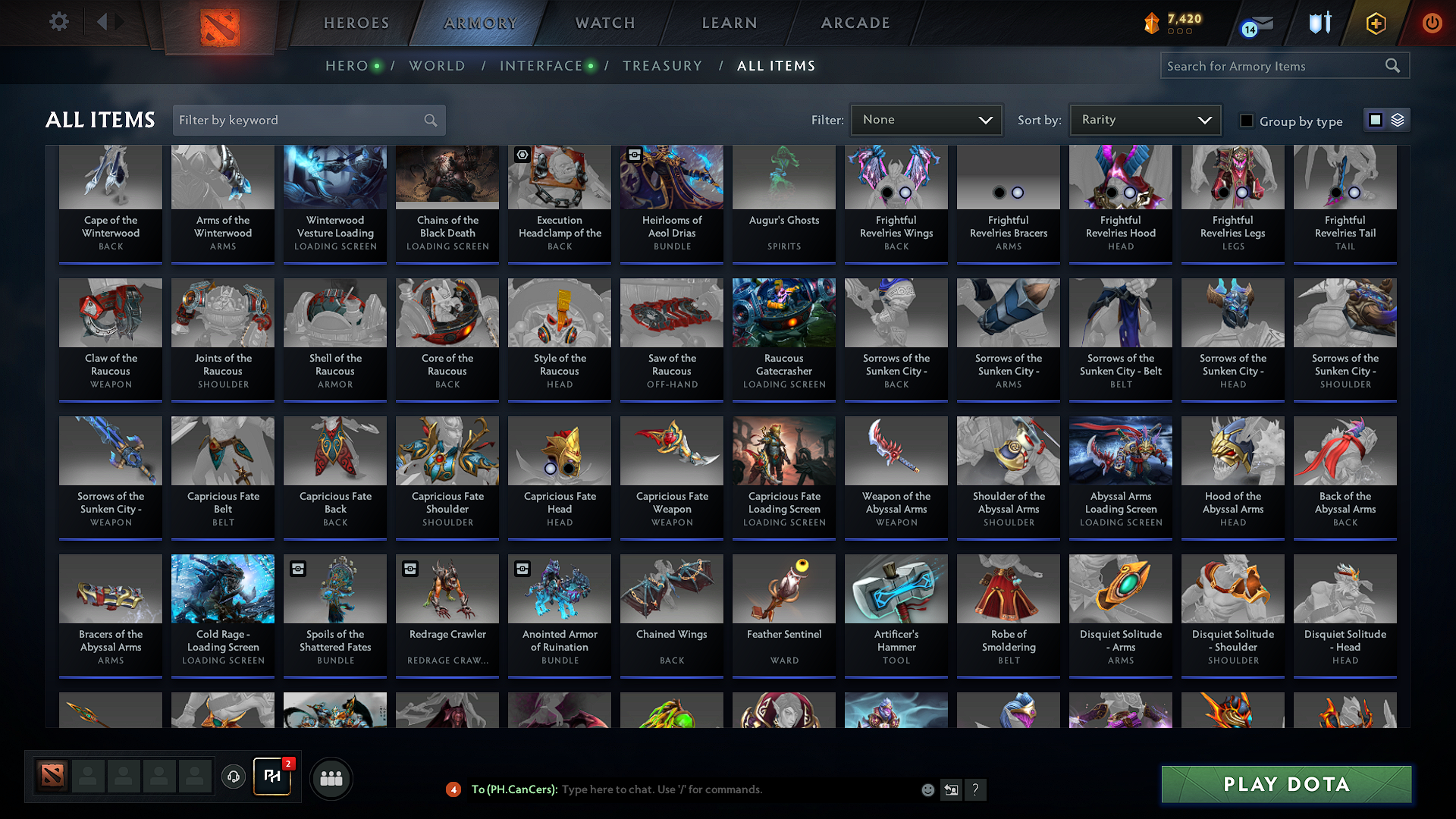Click the PLAY DOTA button
1456x819 pixels.
click(1285, 785)
